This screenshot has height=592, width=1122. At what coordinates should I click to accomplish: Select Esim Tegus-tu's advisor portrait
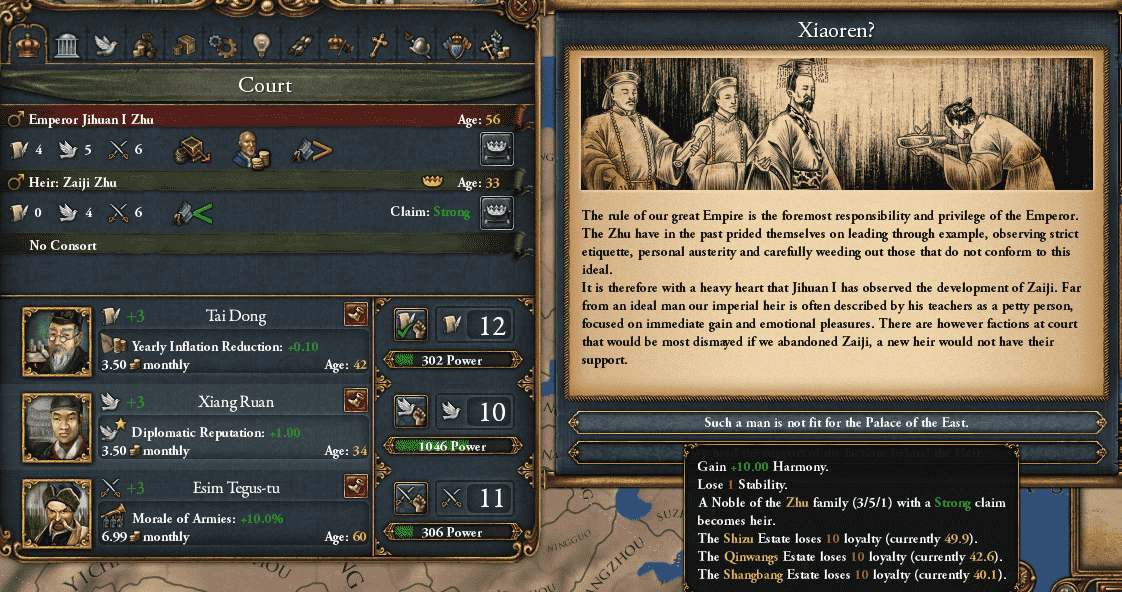click(x=50, y=512)
